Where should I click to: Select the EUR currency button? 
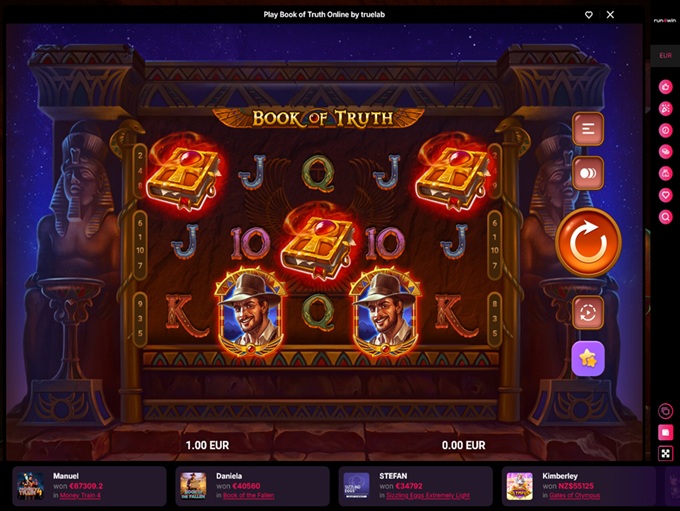click(665, 56)
